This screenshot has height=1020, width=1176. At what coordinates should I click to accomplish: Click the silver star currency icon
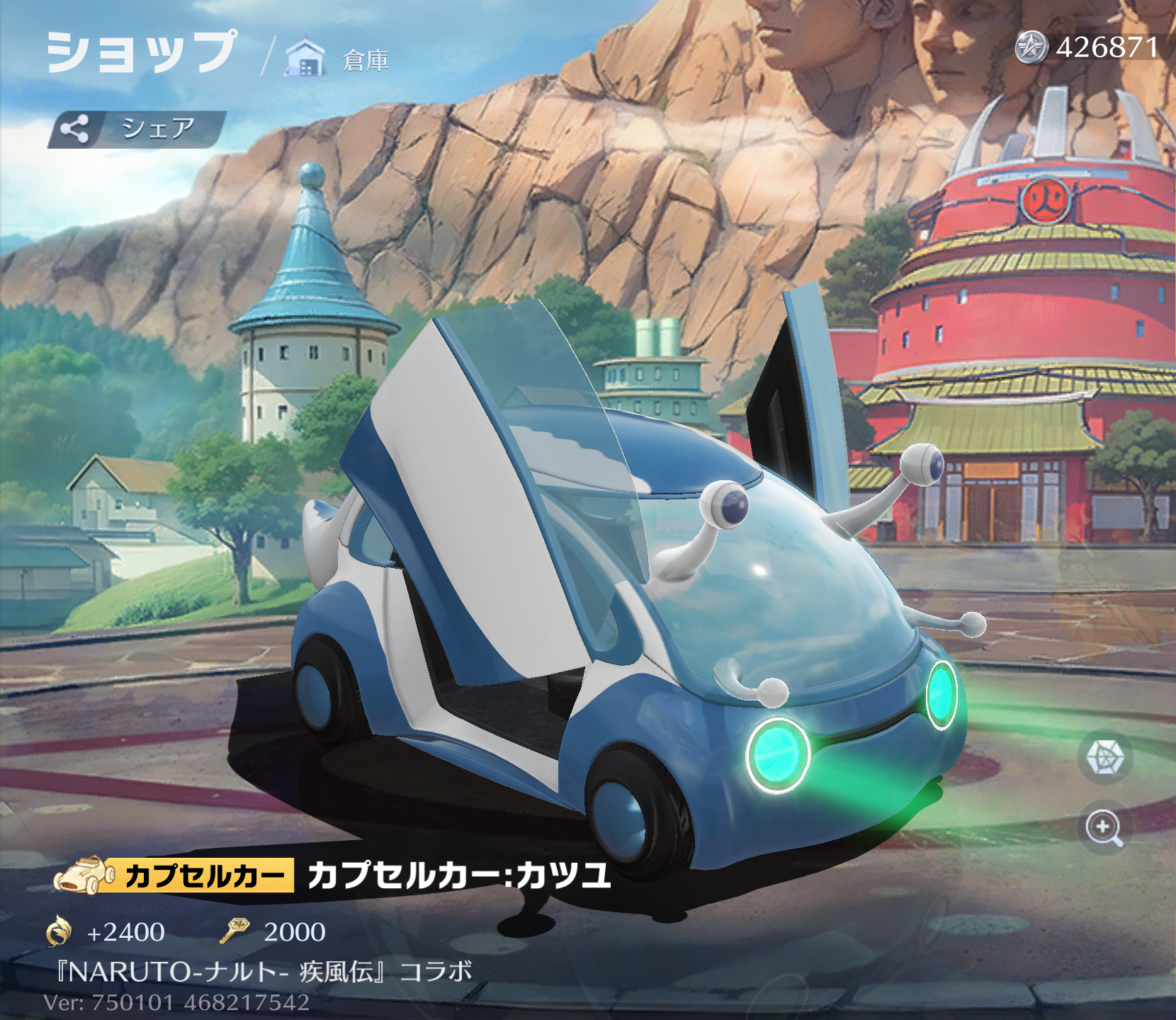pos(1031,48)
